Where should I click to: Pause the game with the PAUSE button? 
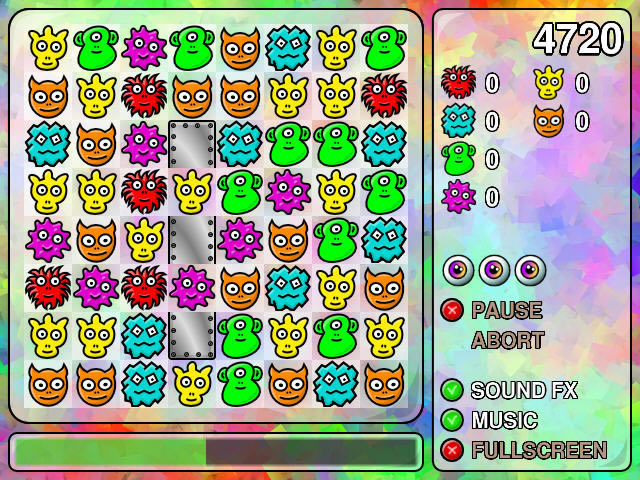click(506, 310)
